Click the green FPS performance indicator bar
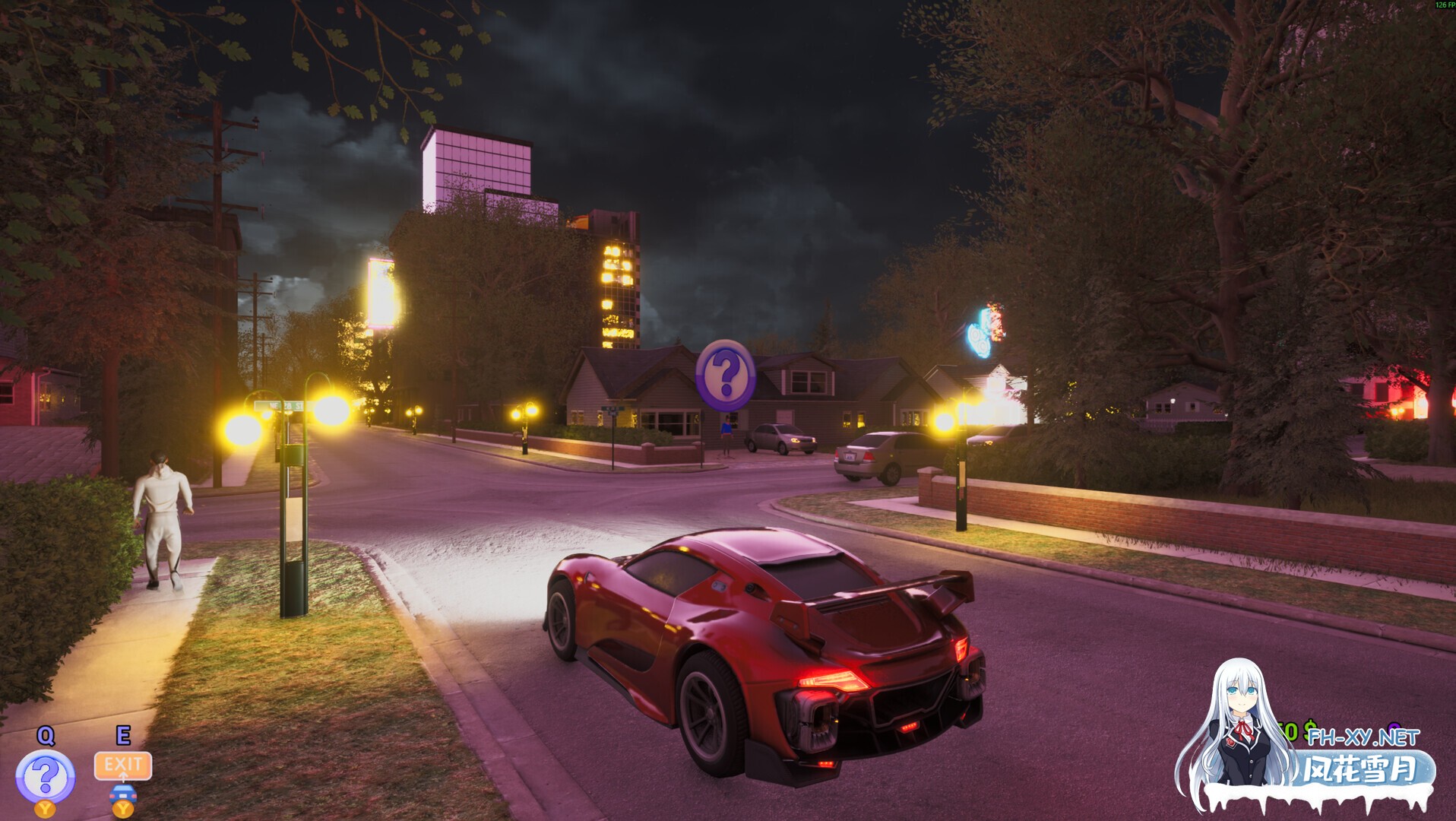This screenshot has height=821, width=1456. pyautogui.click(x=1439, y=6)
